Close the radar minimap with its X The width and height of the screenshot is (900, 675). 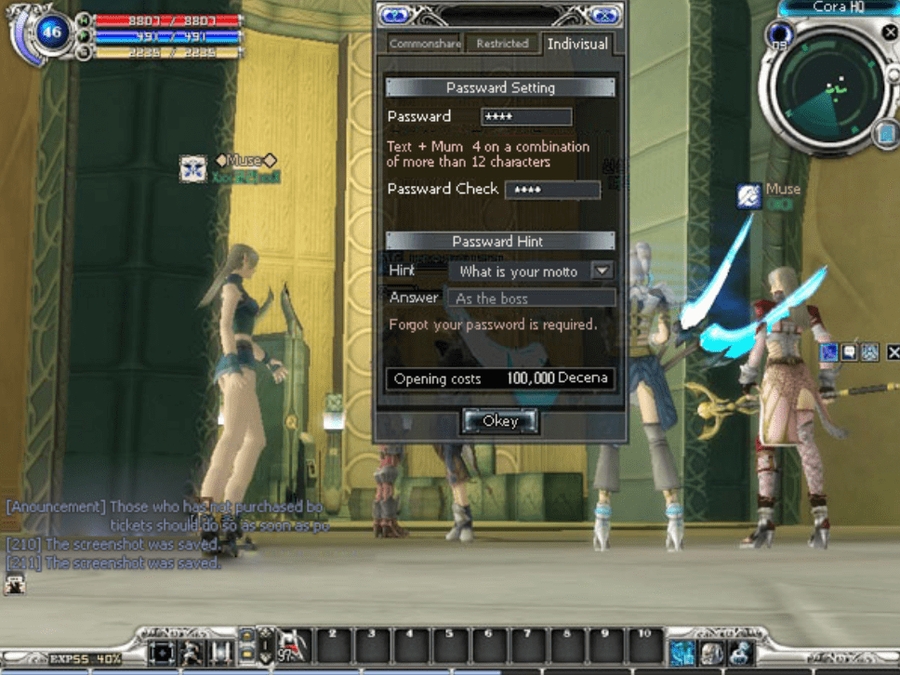pos(890,32)
